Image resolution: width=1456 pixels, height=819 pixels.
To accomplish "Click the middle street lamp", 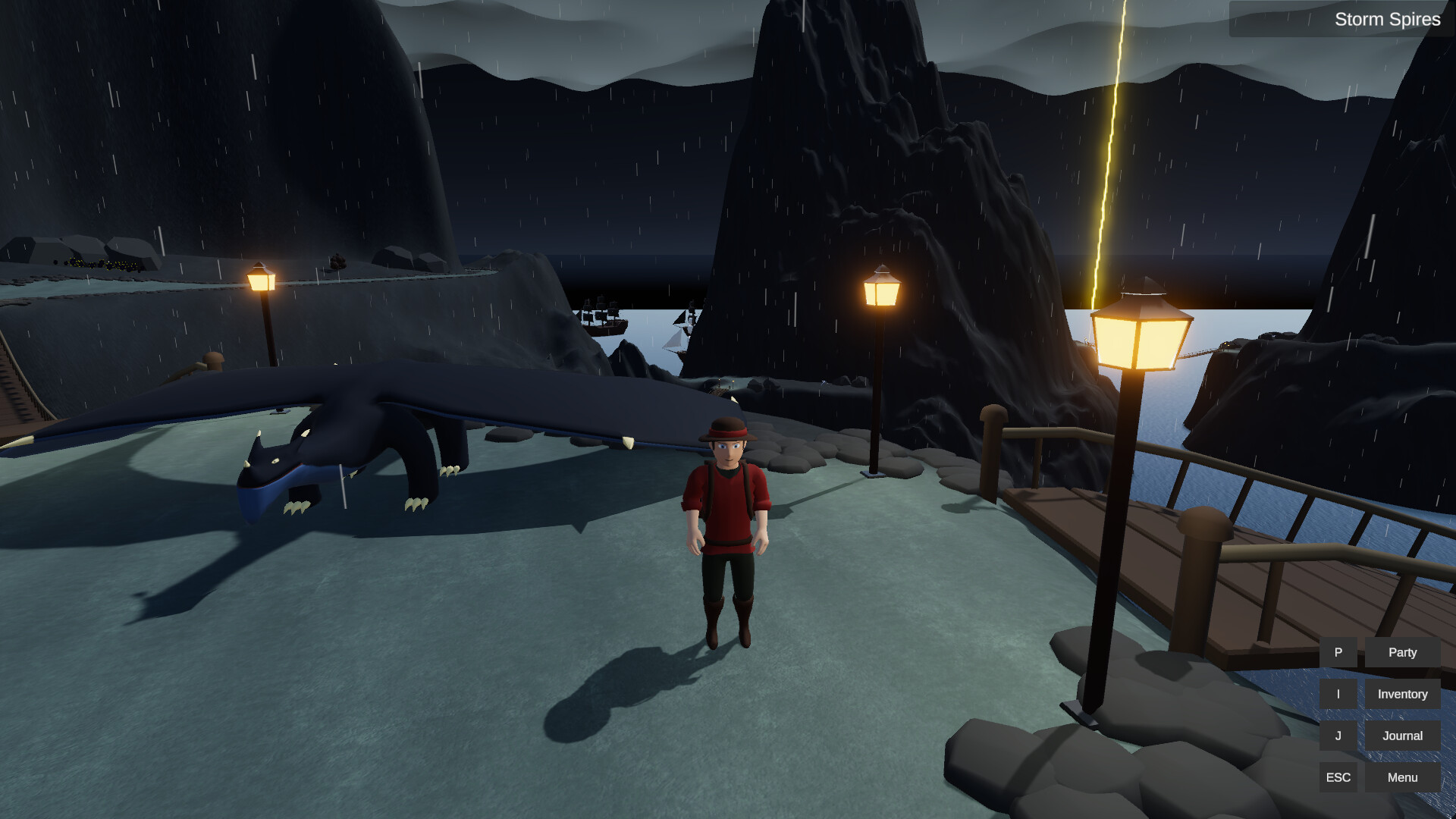I will pos(882,292).
